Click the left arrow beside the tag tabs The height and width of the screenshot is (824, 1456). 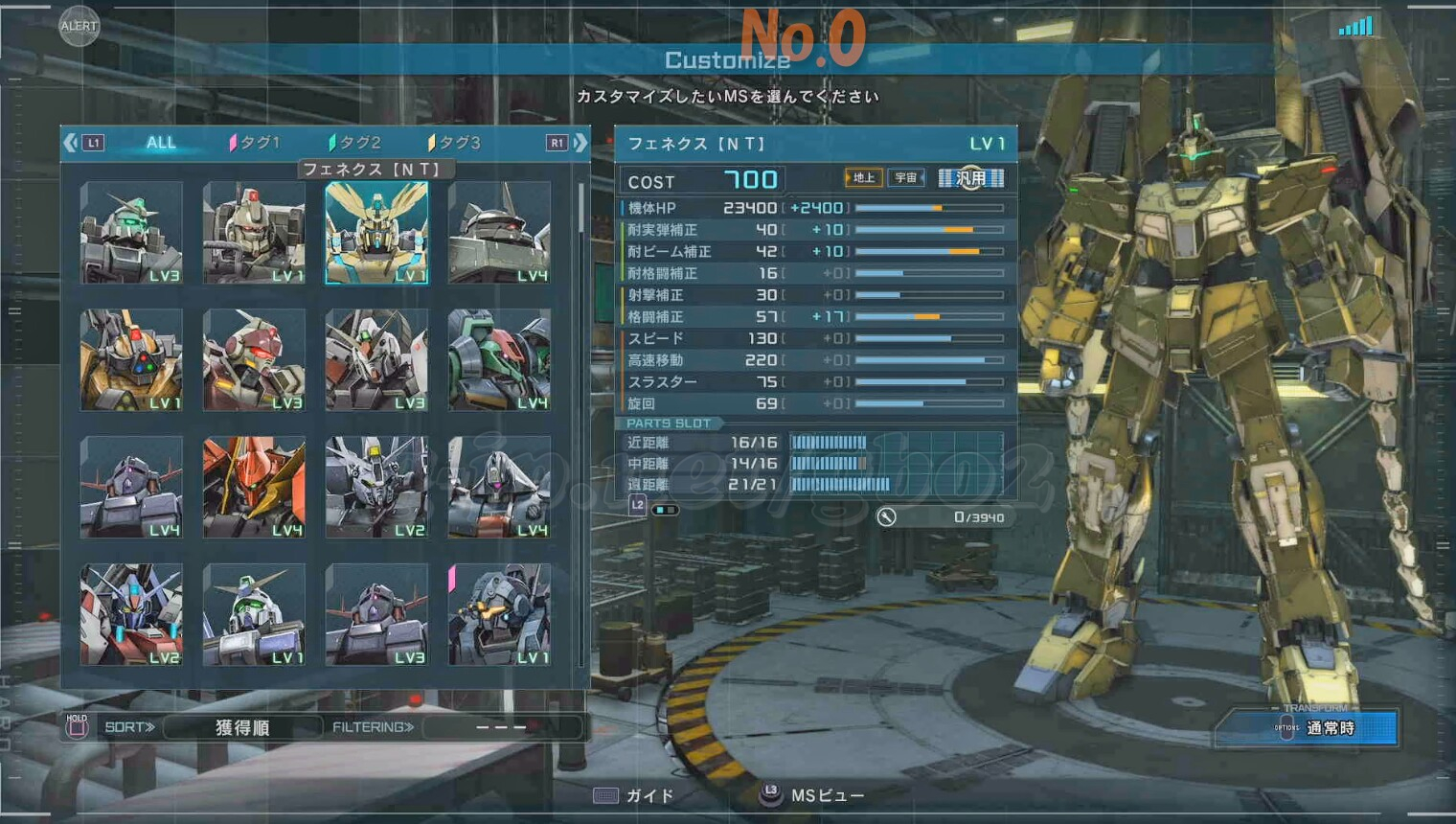coord(70,143)
